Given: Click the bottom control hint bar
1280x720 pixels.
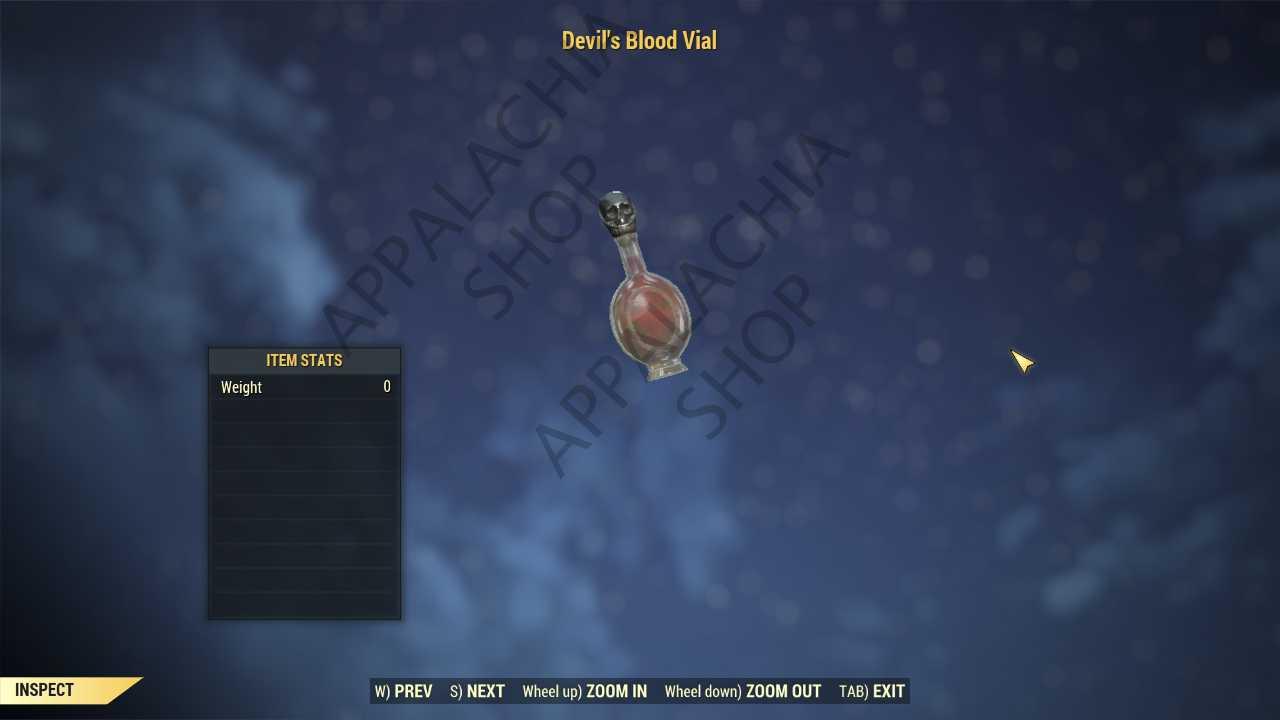Looking at the screenshot, I should [x=640, y=691].
